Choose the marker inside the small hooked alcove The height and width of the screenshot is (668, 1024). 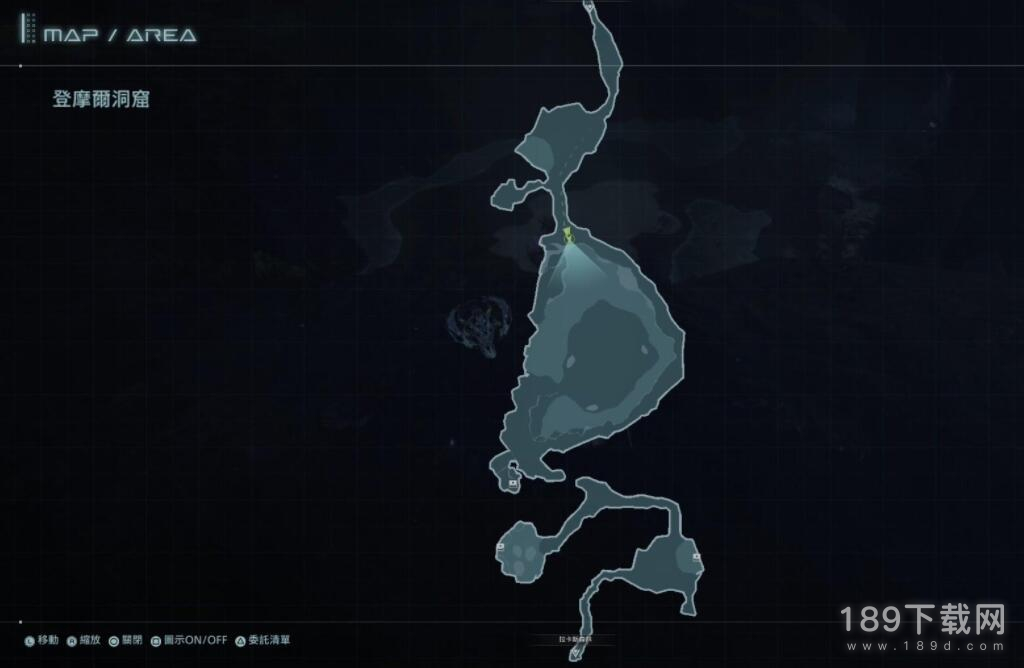[x=513, y=482]
